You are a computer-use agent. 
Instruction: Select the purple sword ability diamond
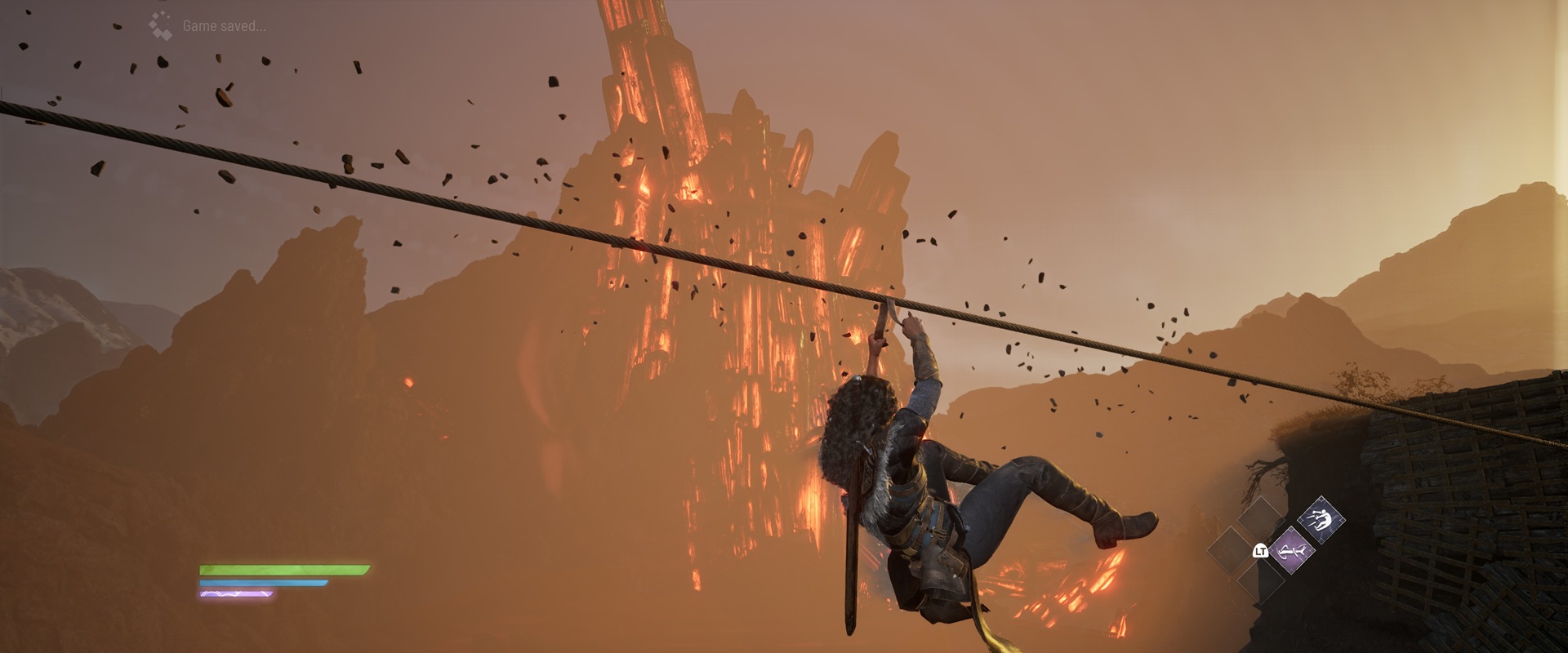tap(1291, 551)
